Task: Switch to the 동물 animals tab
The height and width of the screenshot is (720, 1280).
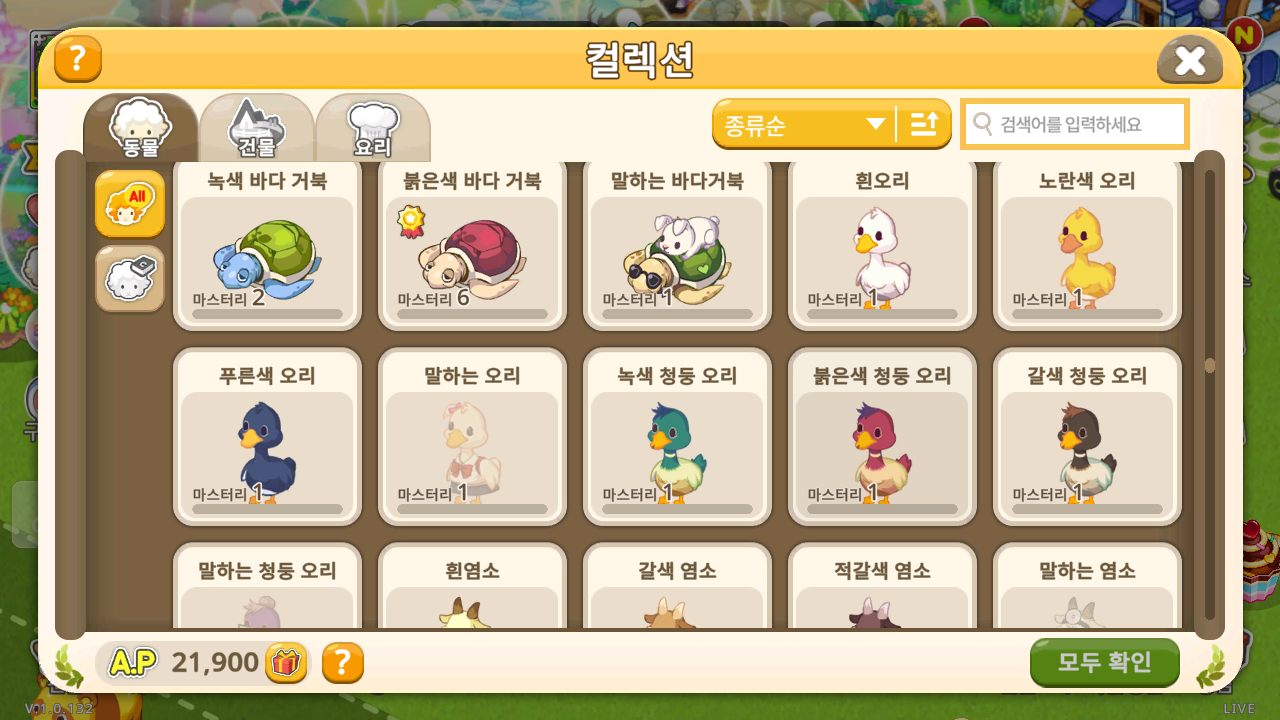Action: tap(141, 128)
